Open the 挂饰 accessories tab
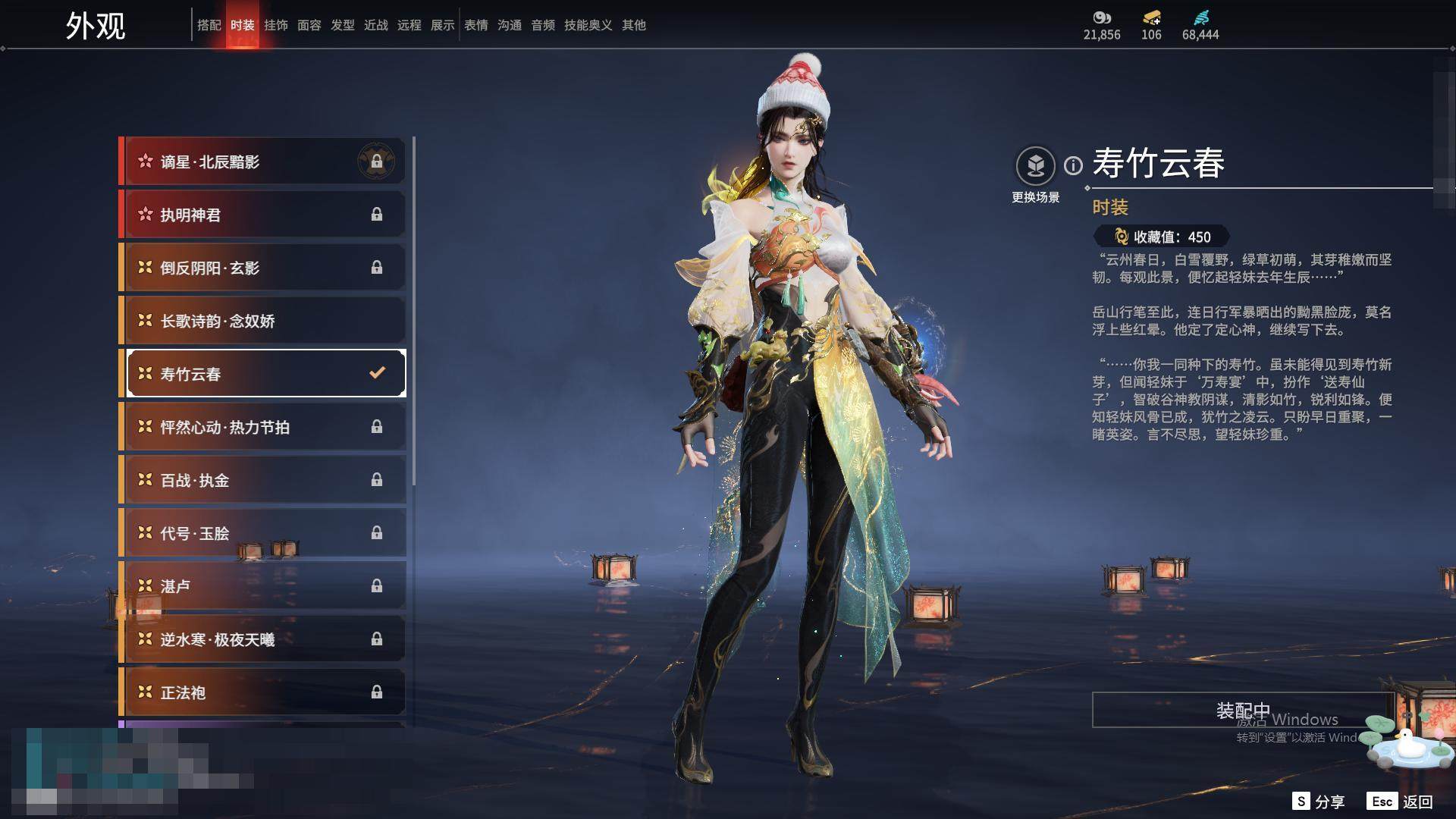This screenshot has height=819, width=1456. coord(275,25)
